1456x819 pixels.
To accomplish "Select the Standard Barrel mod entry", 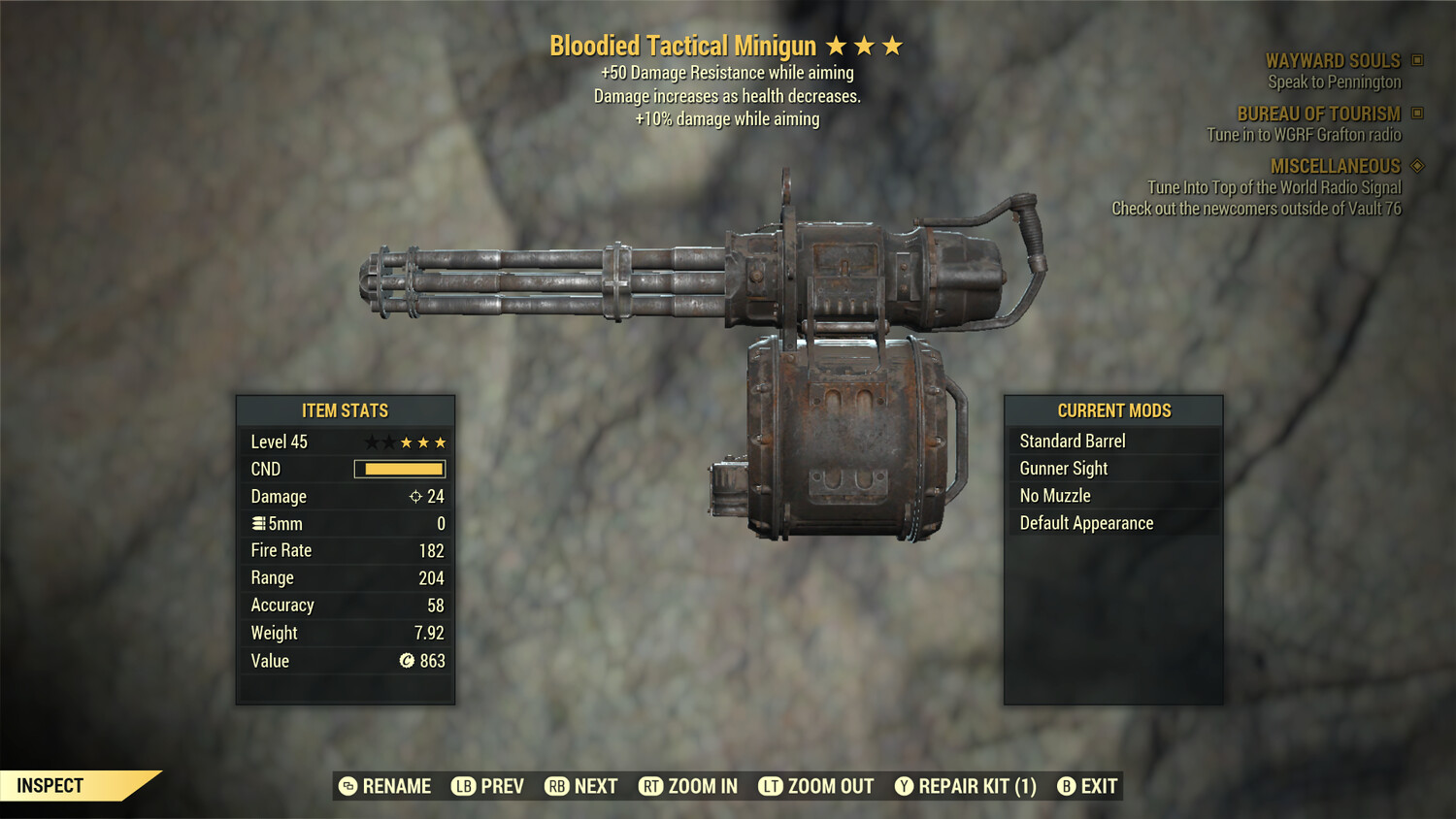I will pos(1072,441).
